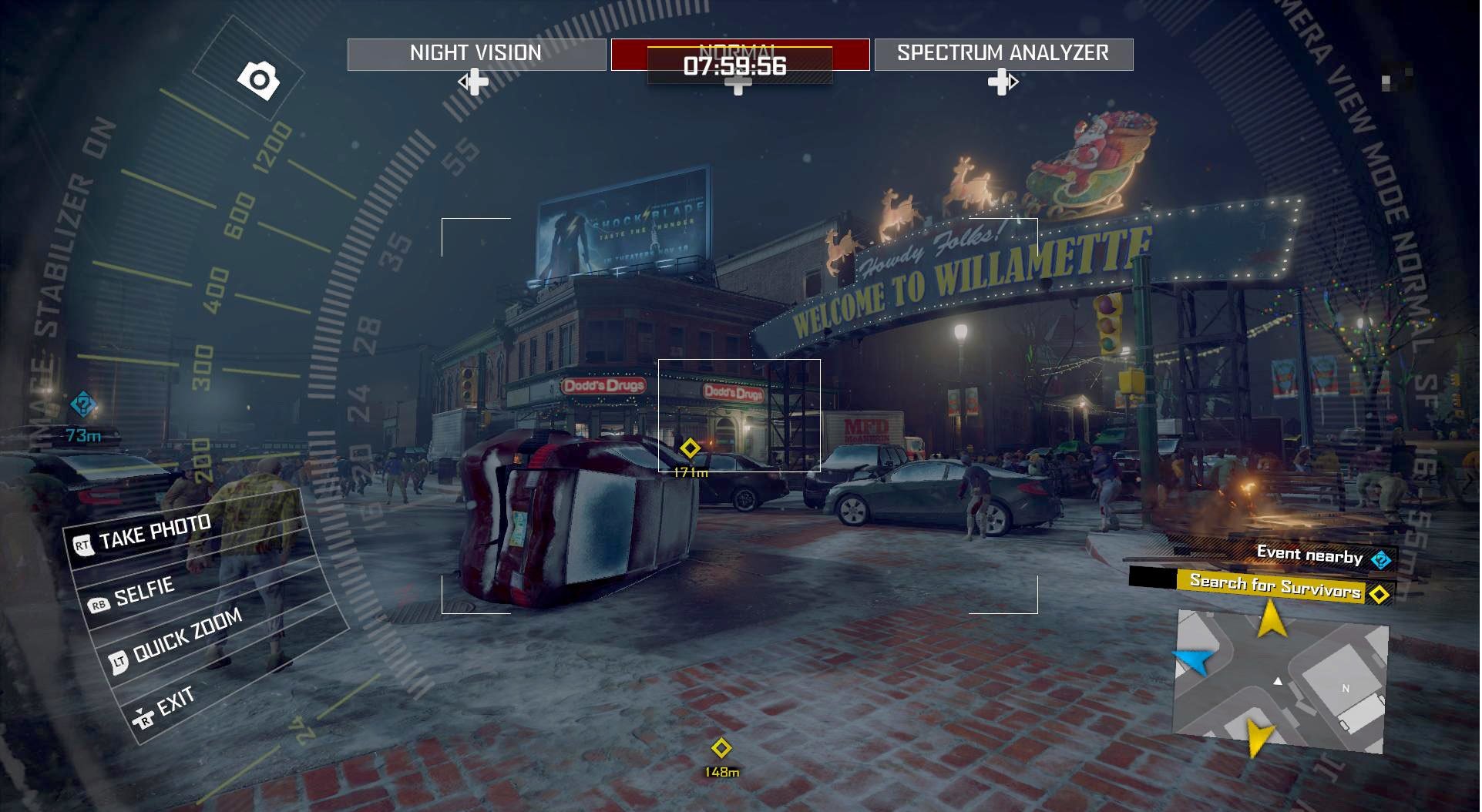Screen dimensions: 1482x812
Task: Activate Quick Zoom
Action: [x=187, y=636]
